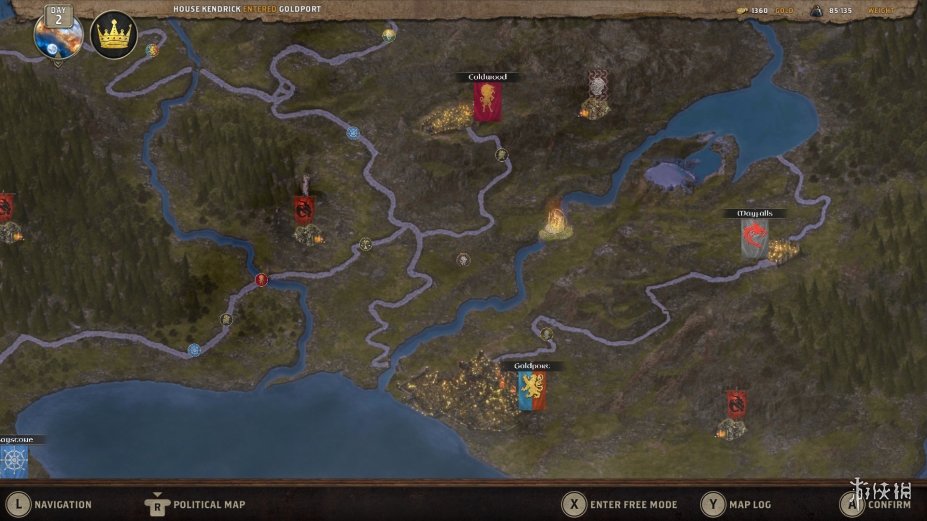Choose the Wayfalls red dragon banner
This screenshot has height=521, width=927.
pyautogui.click(x=755, y=238)
